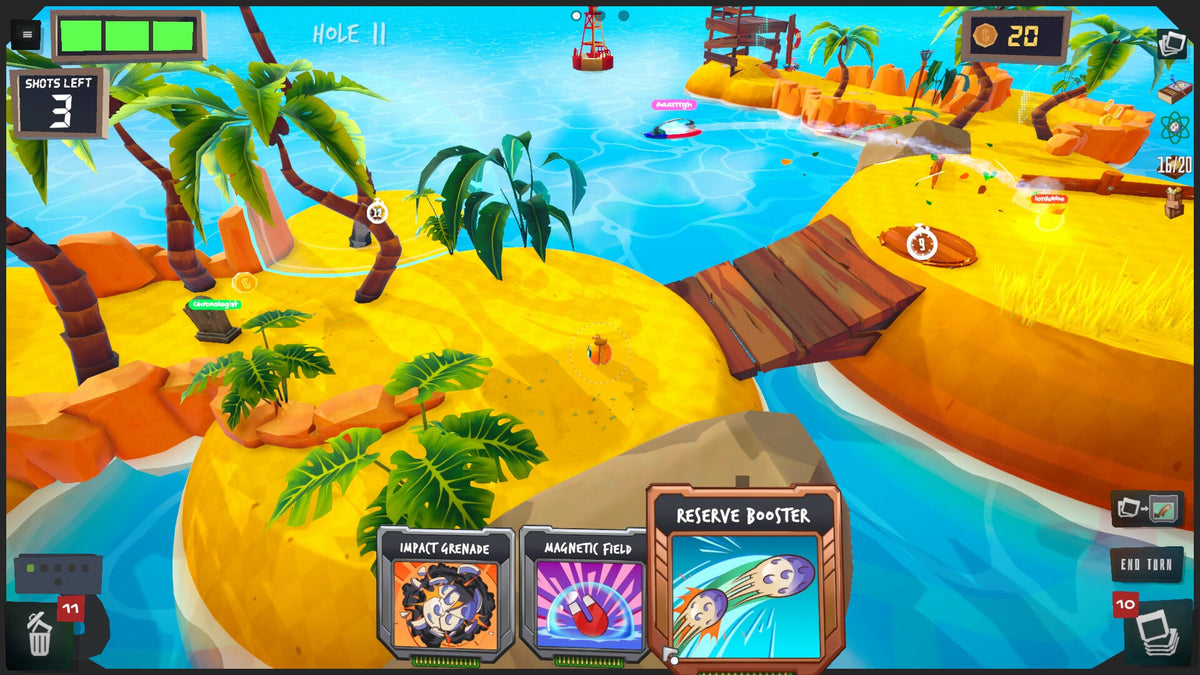The width and height of the screenshot is (1200, 675).
Task: Click the cards-to-shot swap button
Action: (1147, 509)
